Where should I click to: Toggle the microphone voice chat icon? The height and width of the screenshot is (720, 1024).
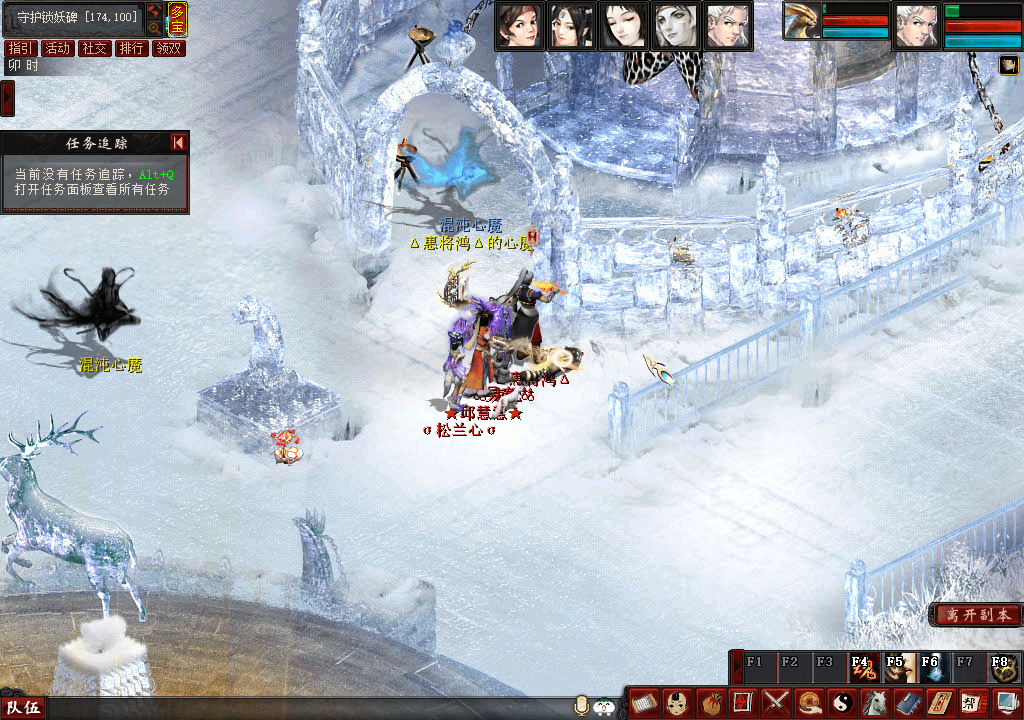point(581,706)
